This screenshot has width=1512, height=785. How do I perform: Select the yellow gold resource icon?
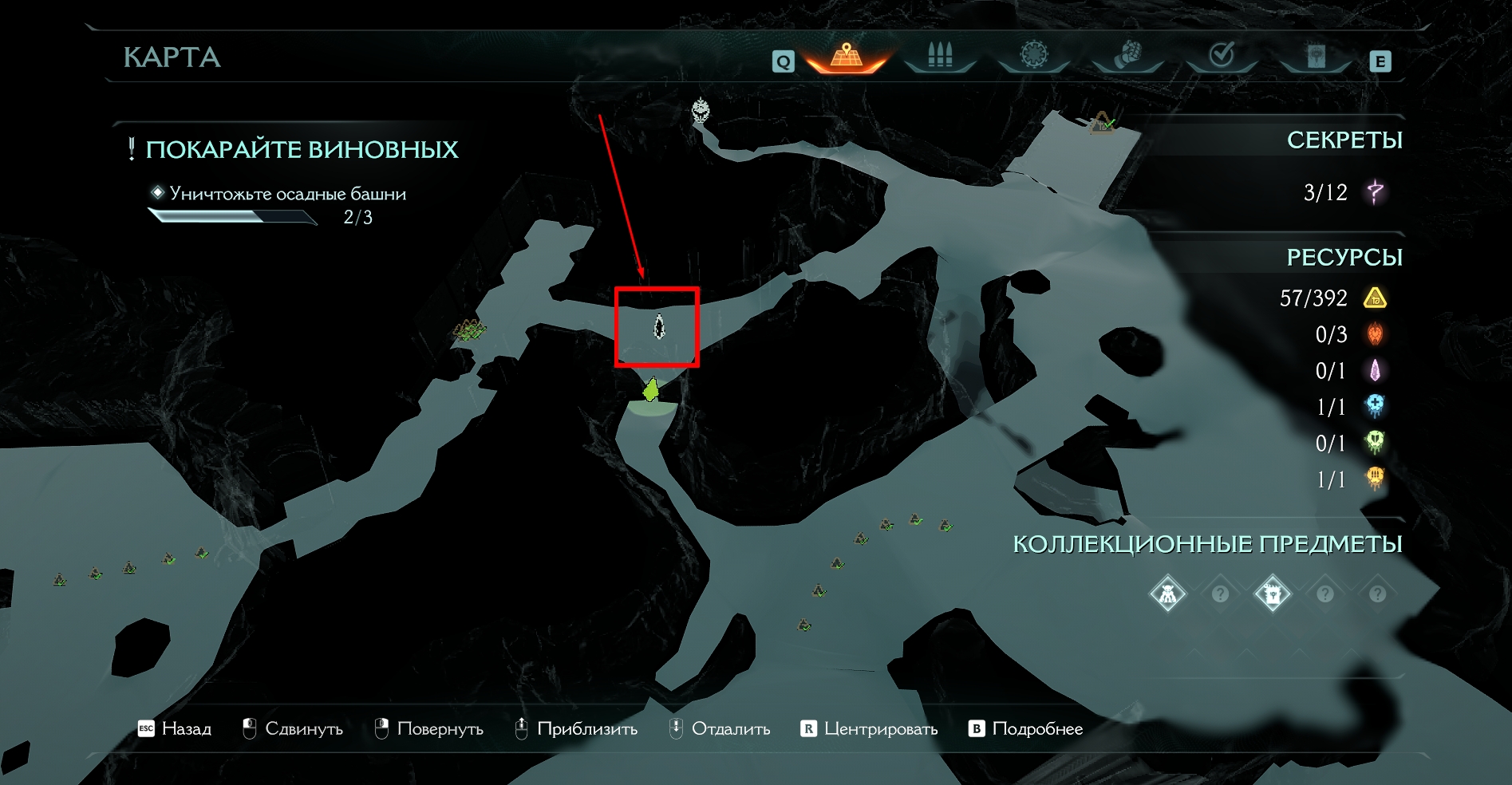point(1375,298)
